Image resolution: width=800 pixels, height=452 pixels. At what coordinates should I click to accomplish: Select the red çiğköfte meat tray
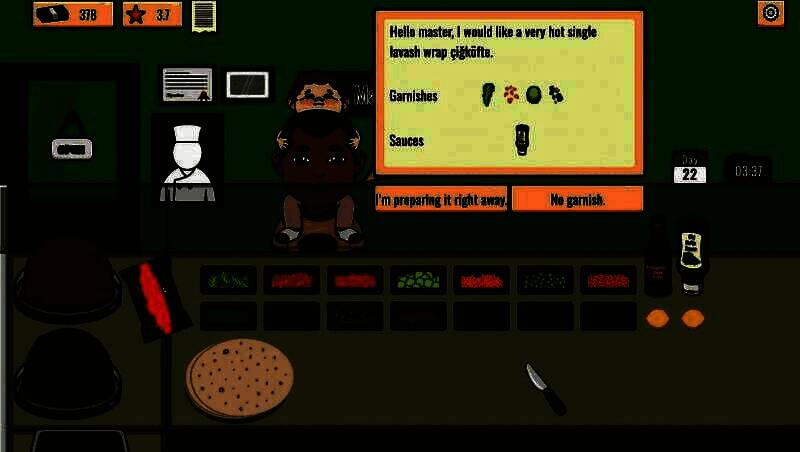point(155,297)
